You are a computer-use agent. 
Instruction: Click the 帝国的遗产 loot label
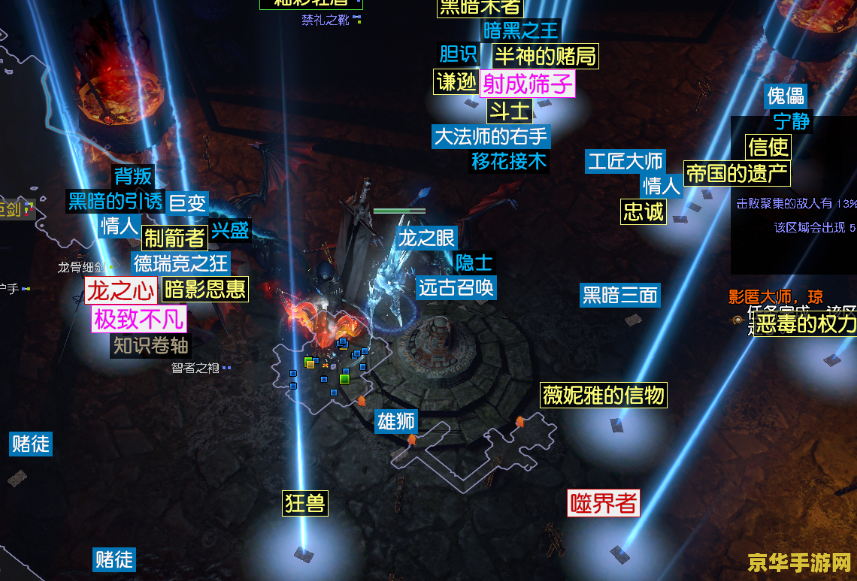[737, 173]
